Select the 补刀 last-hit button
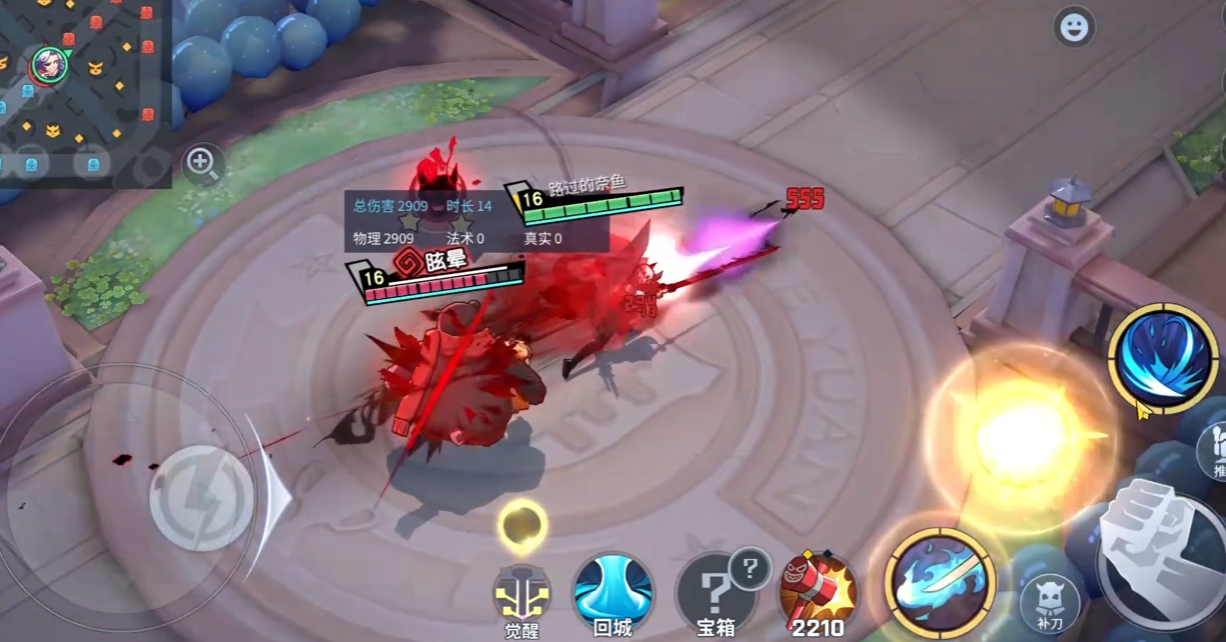The height and width of the screenshot is (642, 1226). coord(1049,601)
